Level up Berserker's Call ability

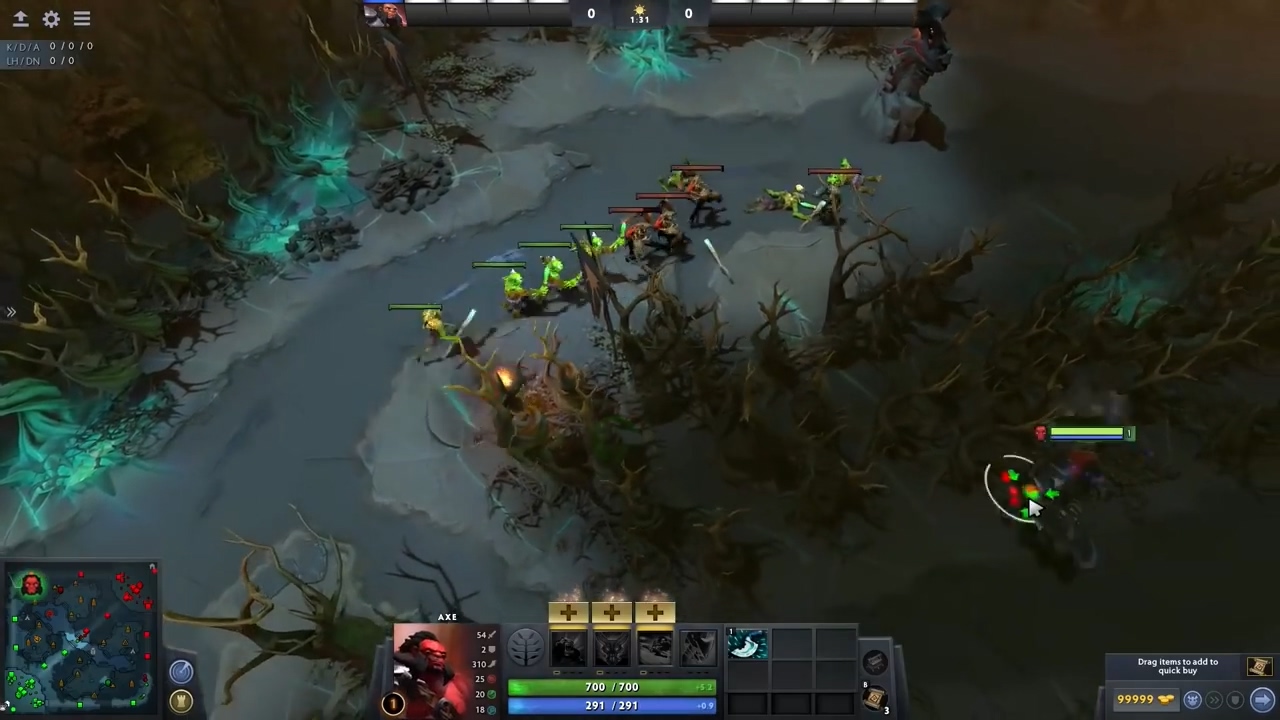pyautogui.click(x=567, y=611)
